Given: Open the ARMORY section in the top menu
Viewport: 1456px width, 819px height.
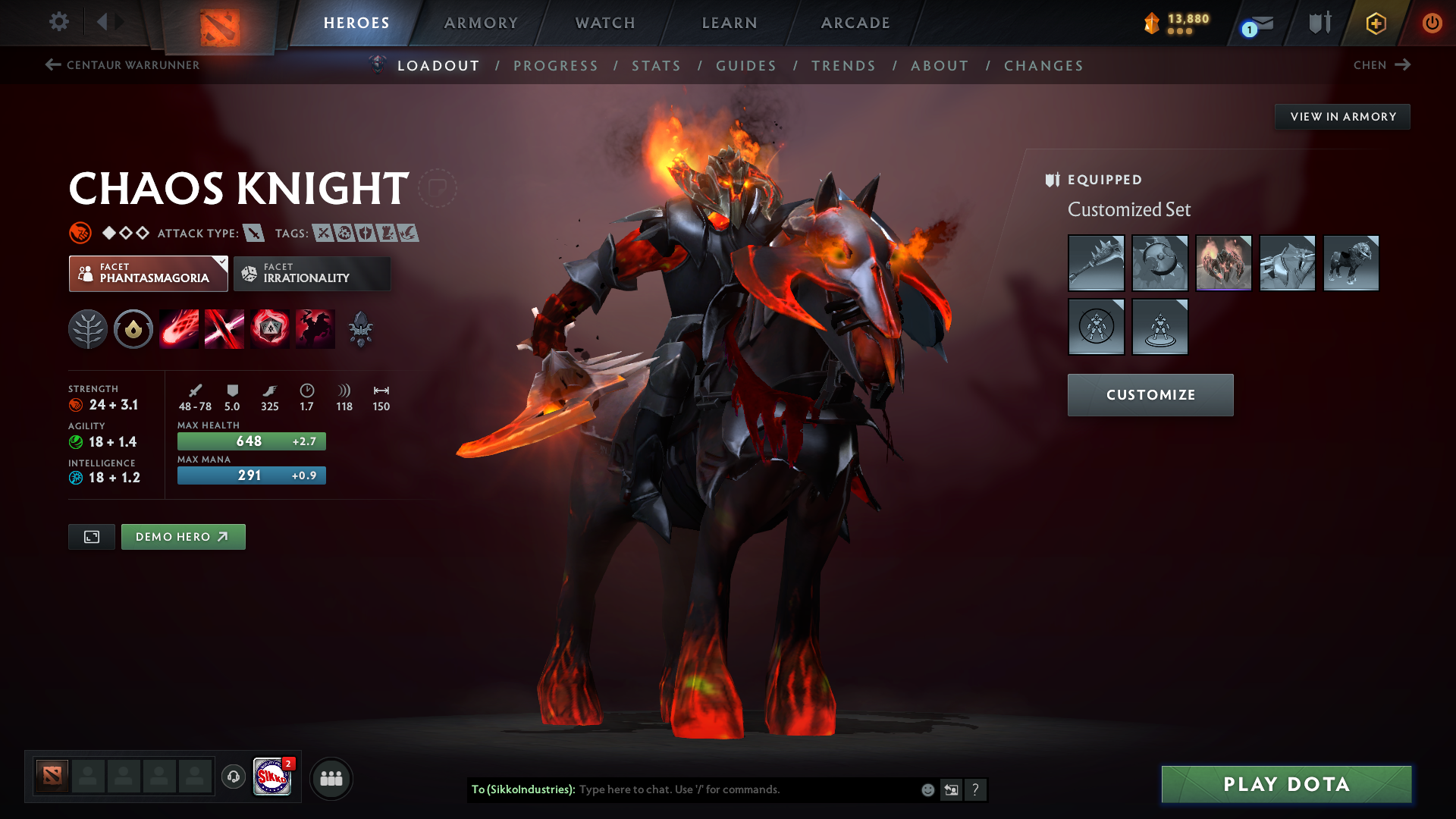Looking at the screenshot, I should [x=481, y=23].
